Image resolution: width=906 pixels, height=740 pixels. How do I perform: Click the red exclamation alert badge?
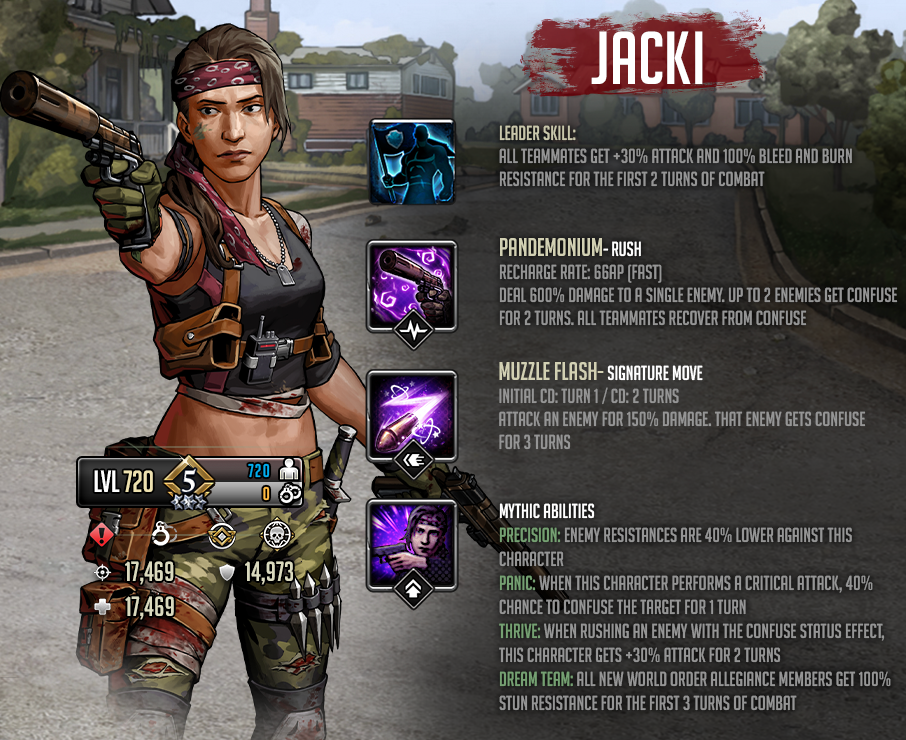pyautogui.click(x=102, y=534)
